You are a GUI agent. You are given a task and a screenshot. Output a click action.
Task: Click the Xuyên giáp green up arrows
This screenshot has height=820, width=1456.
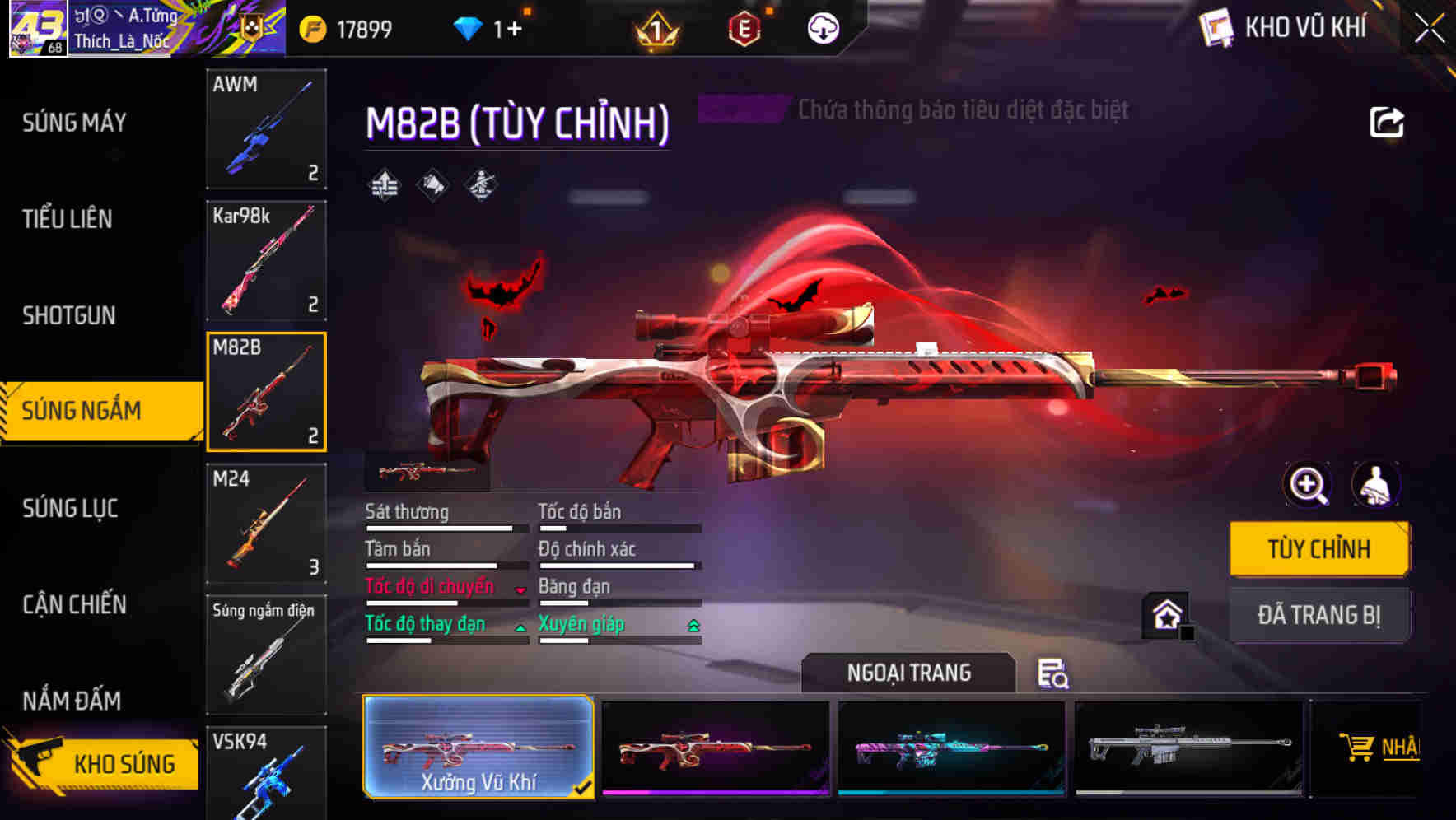click(693, 626)
